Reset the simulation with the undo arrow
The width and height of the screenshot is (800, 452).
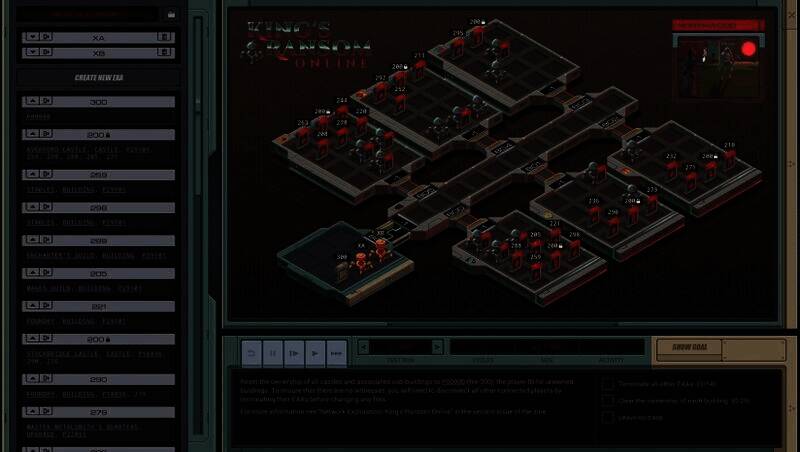(x=251, y=353)
